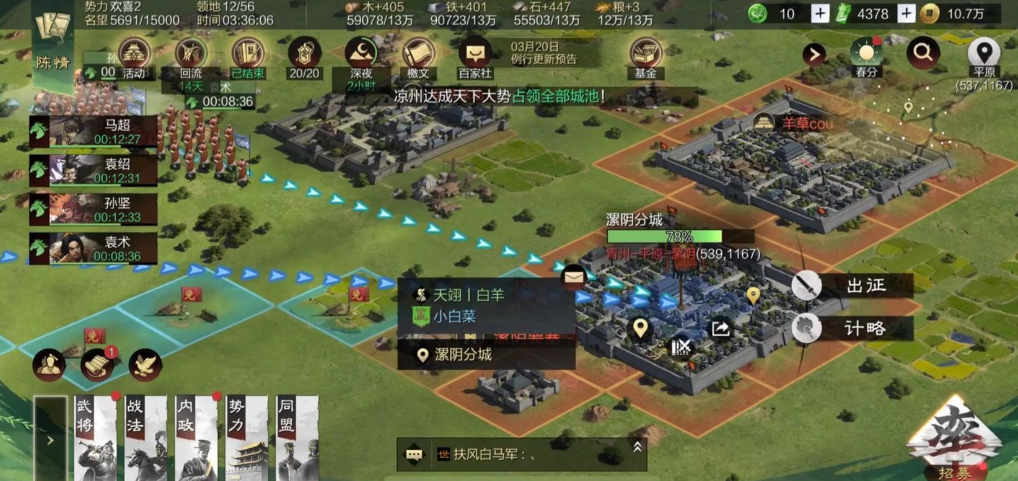Open the 武将 generals menu
The width and height of the screenshot is (1018, 481).
pyautogui.click(x=96, y=438)
